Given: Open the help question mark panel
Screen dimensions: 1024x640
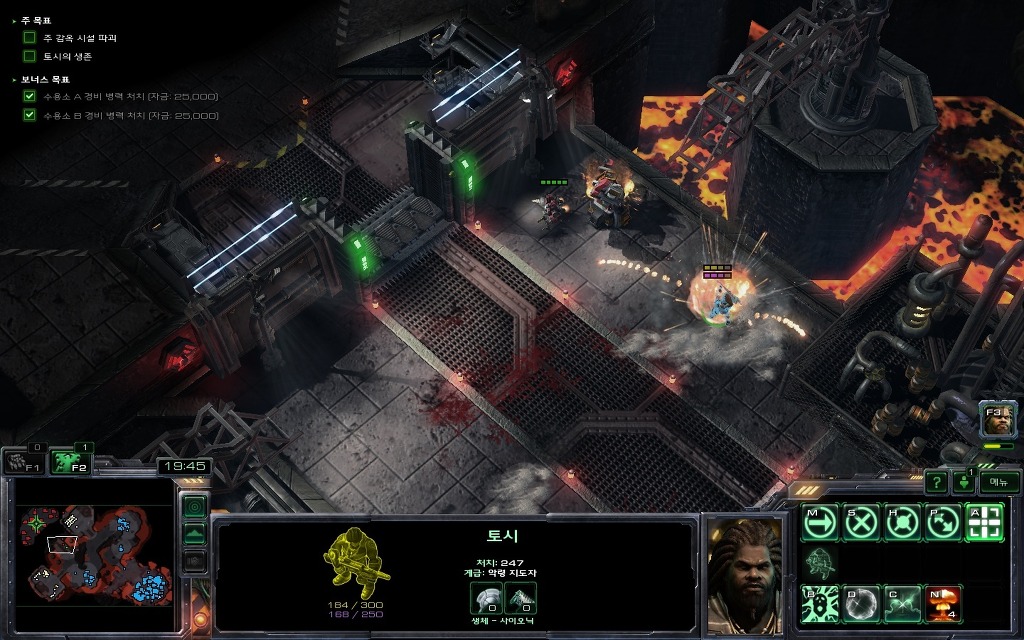Looking at the screenshot, I should pyautogui.click(x=936, y=482).
